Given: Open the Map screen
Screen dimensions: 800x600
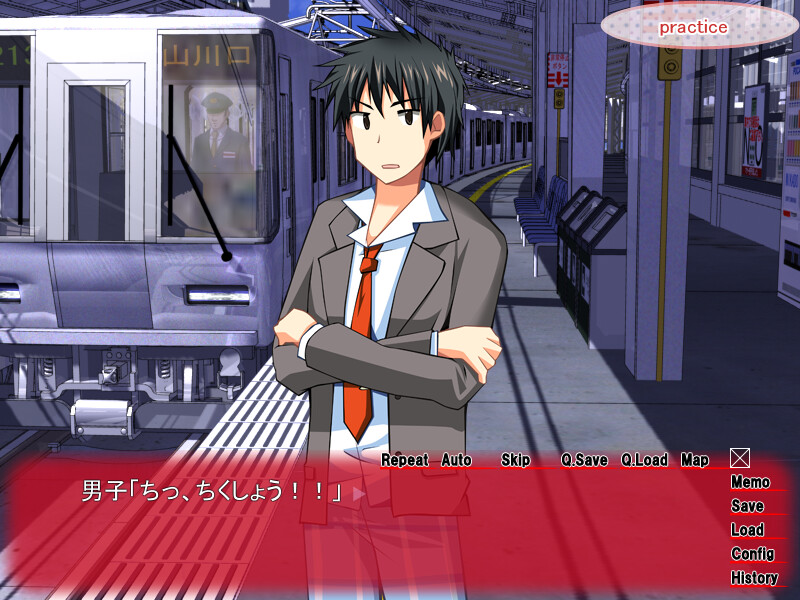Looking at the screenshot, I should coord(694,460).
